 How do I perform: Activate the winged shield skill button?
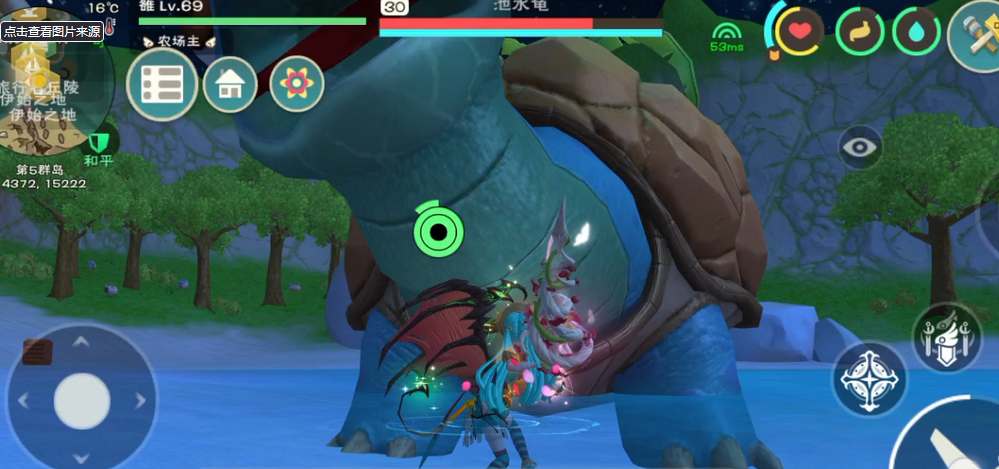coord(946,337)
